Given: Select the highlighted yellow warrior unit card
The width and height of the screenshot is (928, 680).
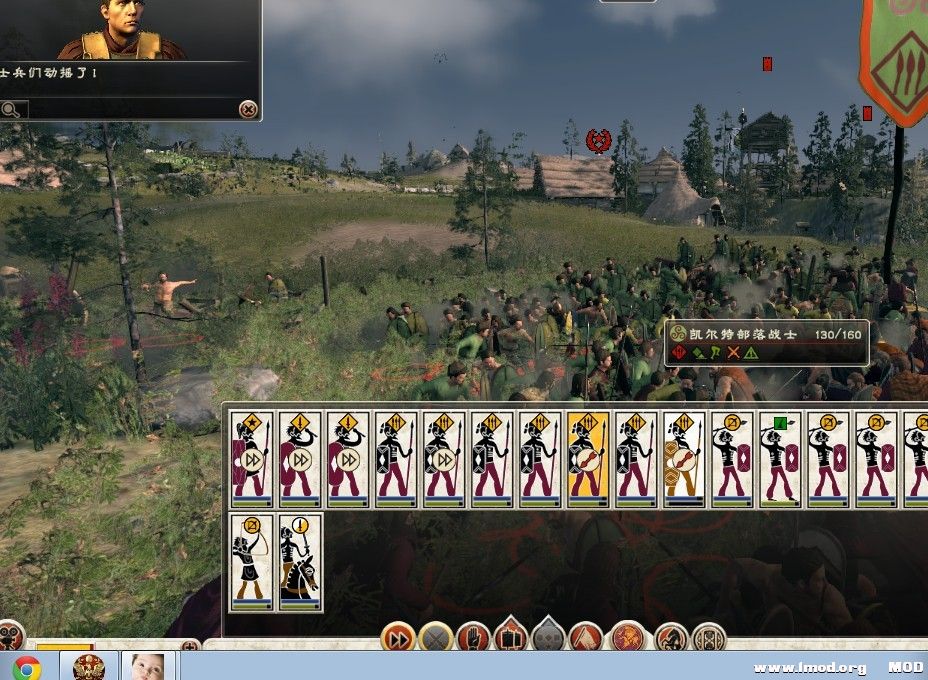Looking at the screenshot, I should pyautogui.click(x=588, y=460).
